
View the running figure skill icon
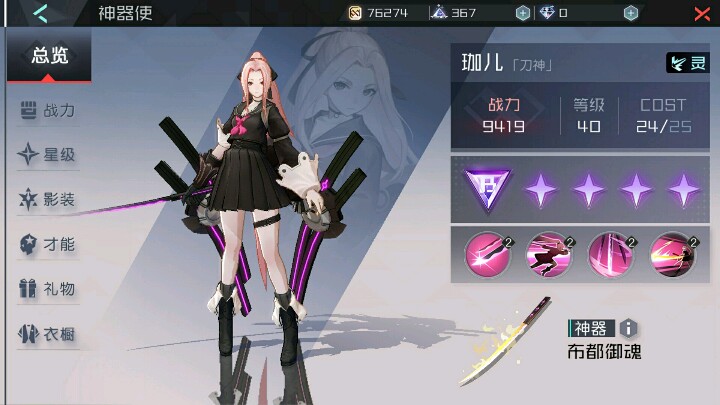(x=548, y=254)
